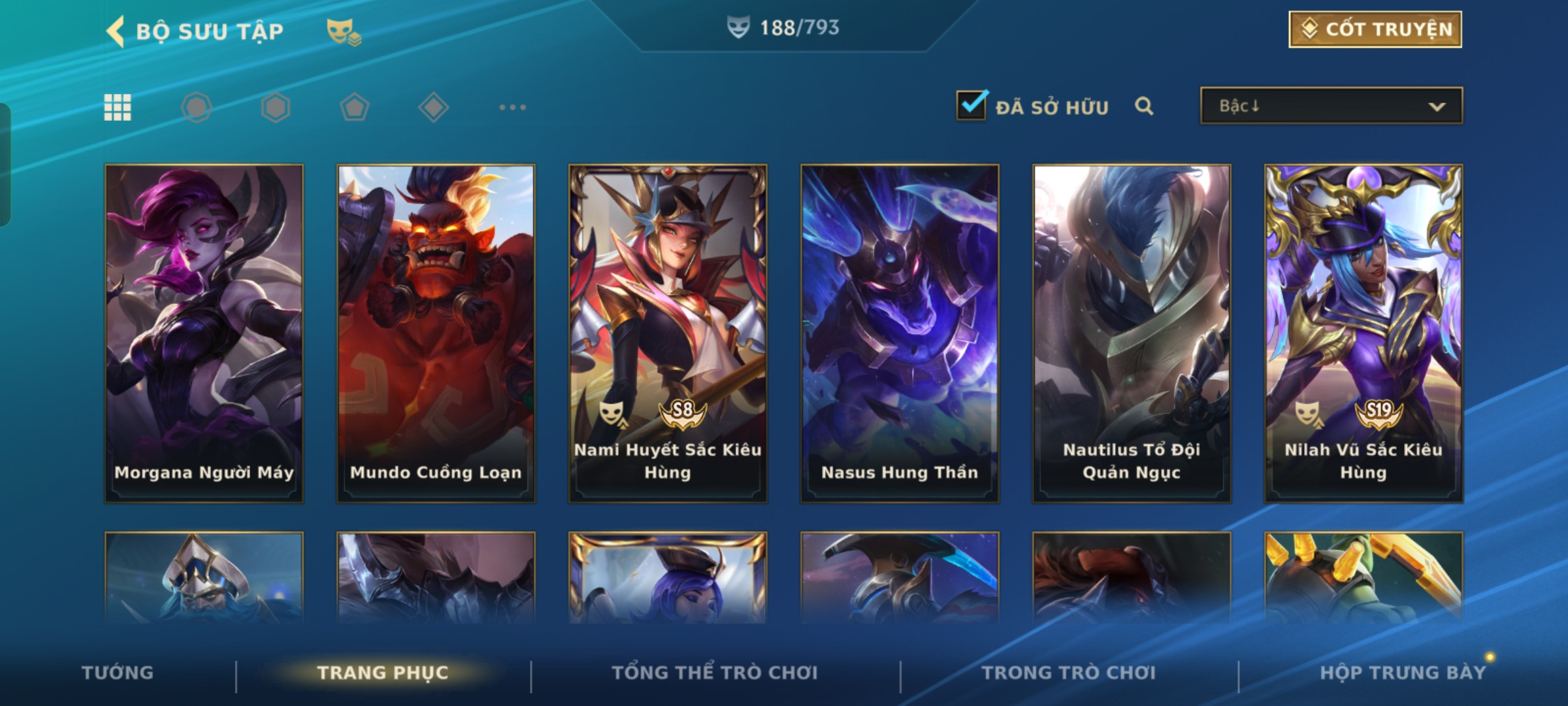Switch to the Tướng tab
This screenshot has width=1568, height=706.
118,673
